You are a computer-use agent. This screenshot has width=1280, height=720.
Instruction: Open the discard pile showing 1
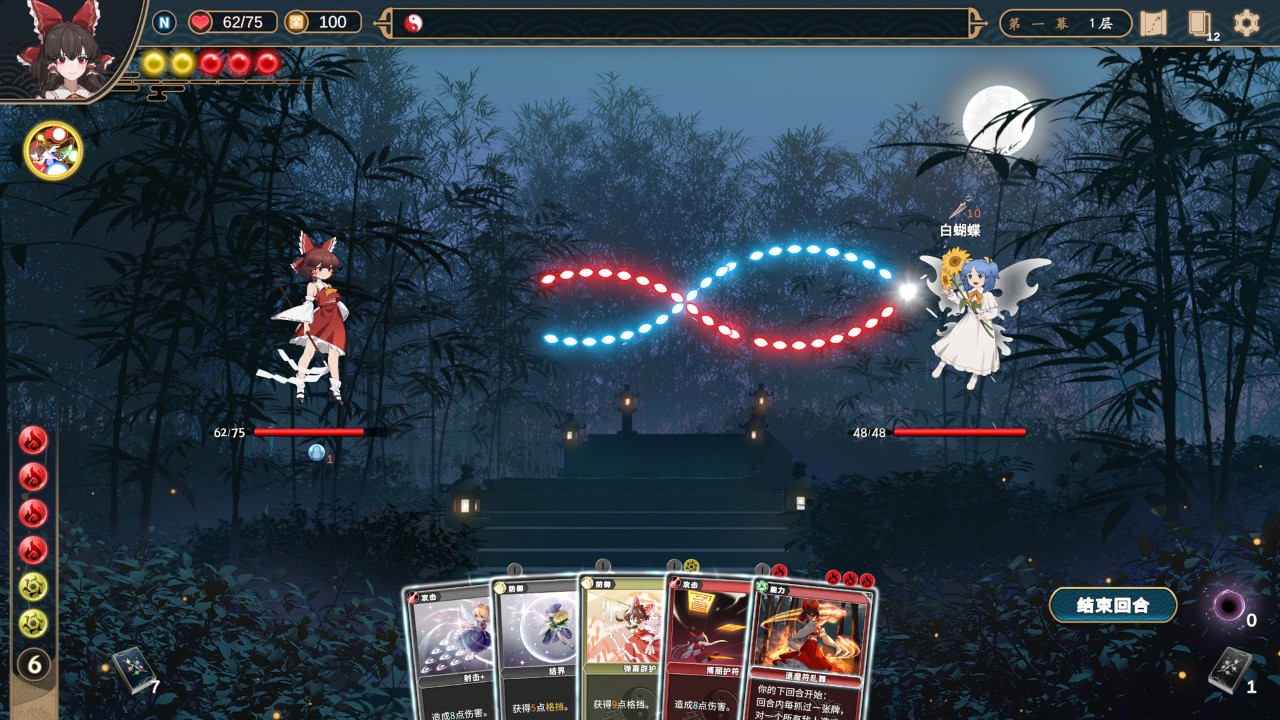pos(1229,669)
